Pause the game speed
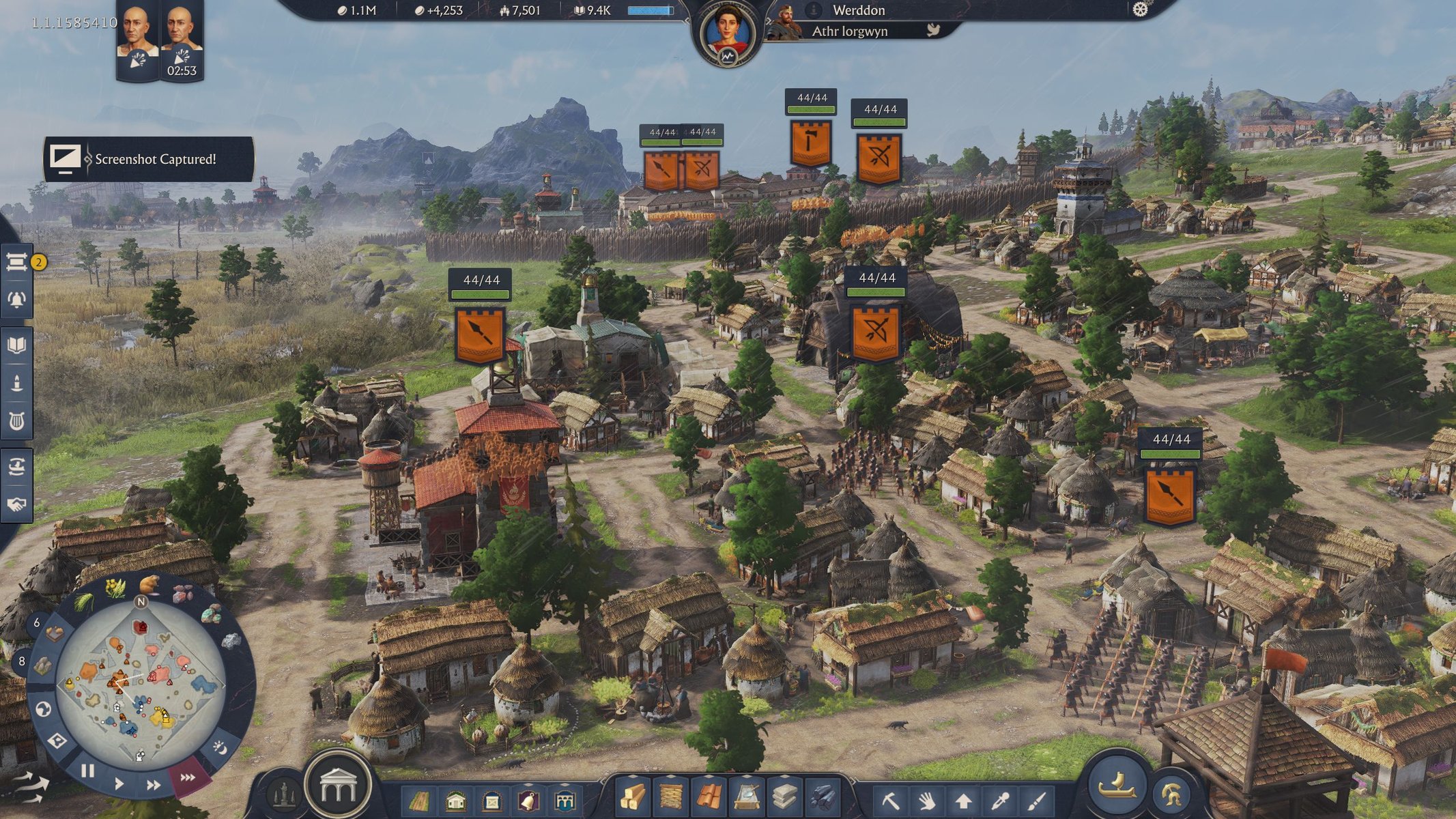The image size is (1456, 819). click(x=87, y=771)
